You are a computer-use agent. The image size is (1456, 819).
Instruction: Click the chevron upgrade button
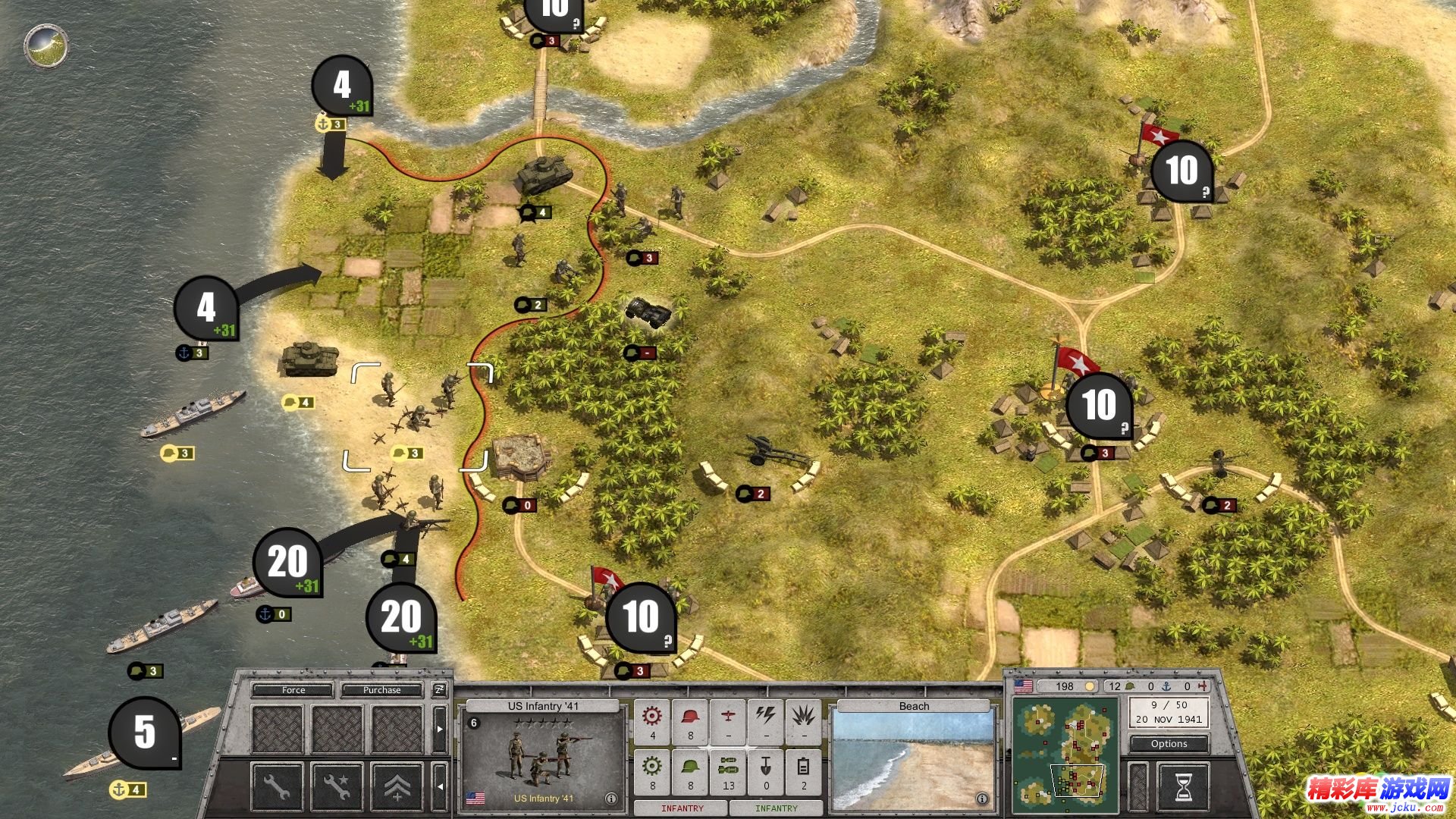397,786
